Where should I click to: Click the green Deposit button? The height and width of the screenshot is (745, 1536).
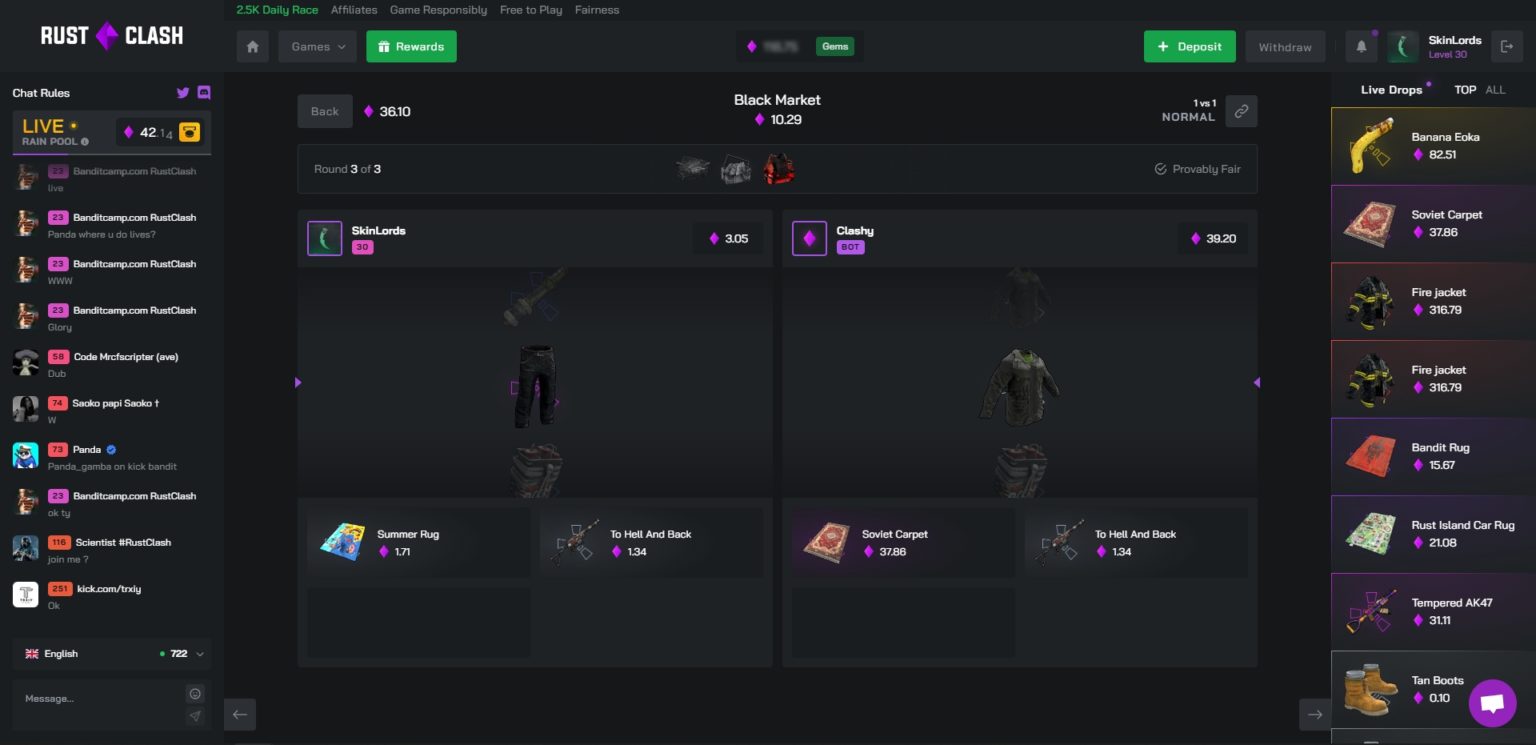point(1189,47)
